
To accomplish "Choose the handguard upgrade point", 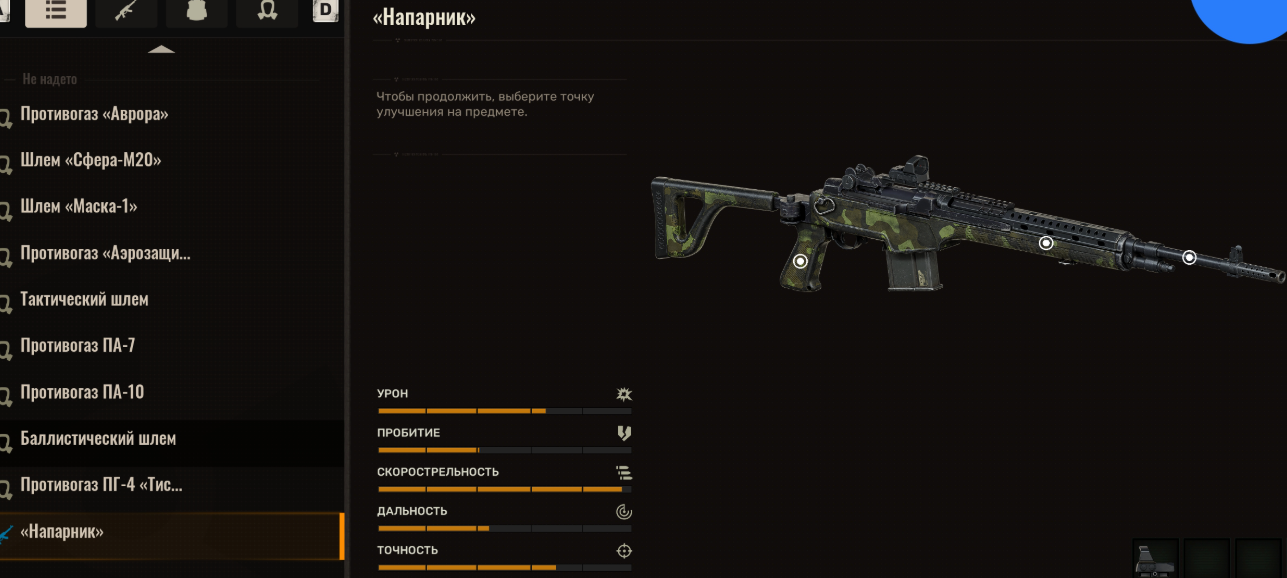I will pos(1046,243).
